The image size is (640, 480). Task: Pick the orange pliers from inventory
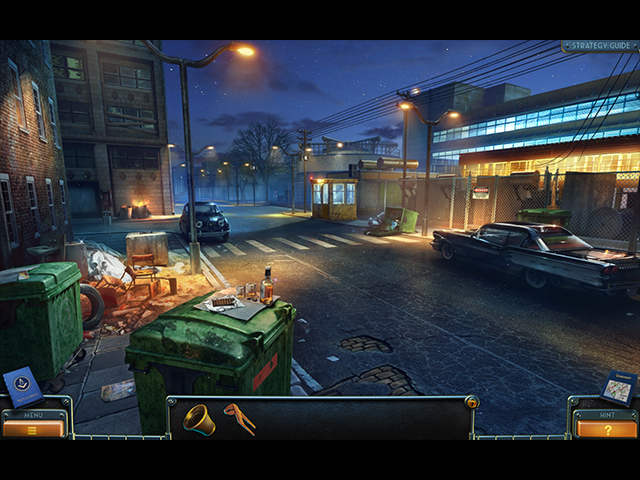tap(239, 418)
